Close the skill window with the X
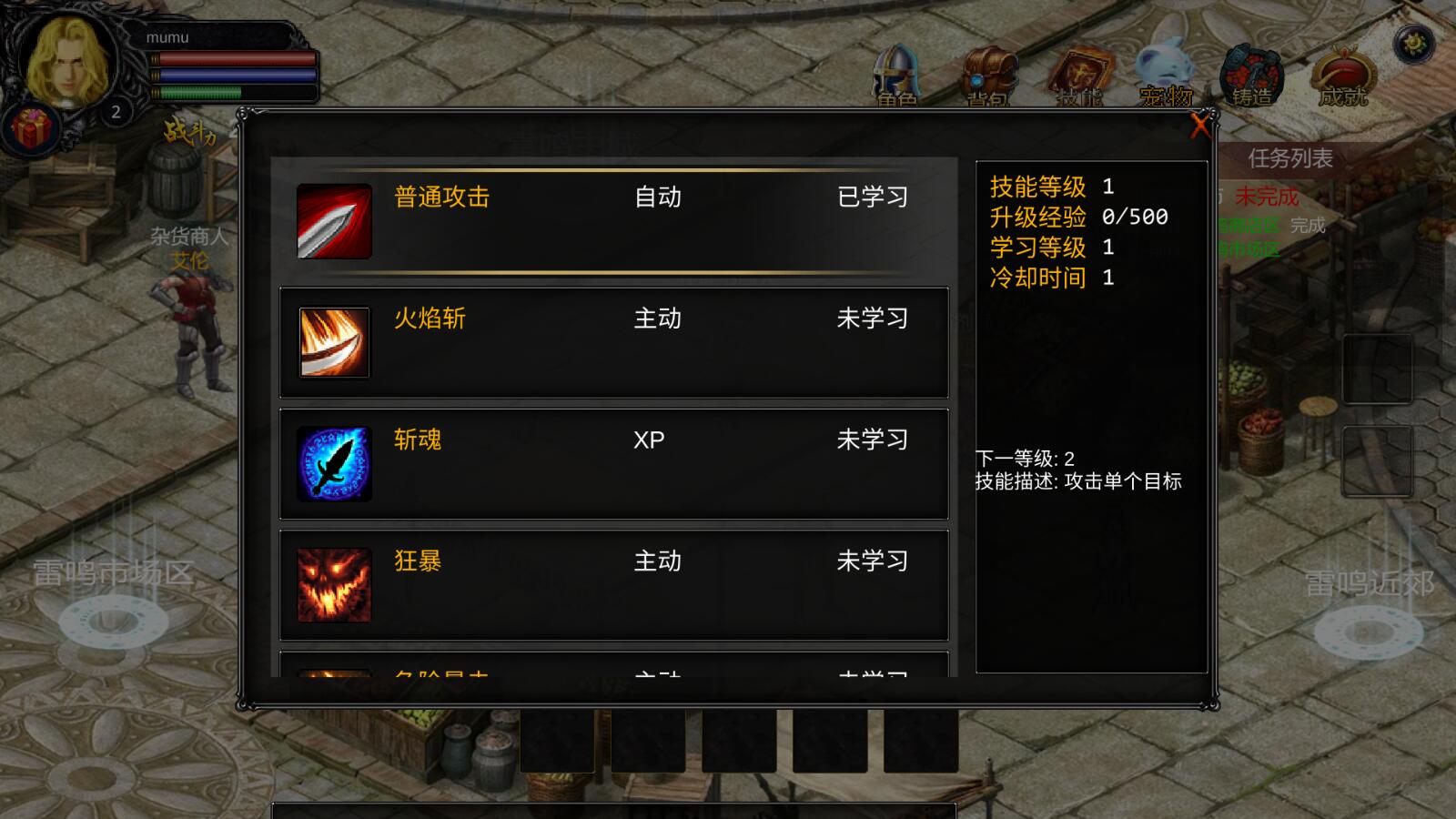Viewport: 1456px width, 819px height. [1201, 127]
